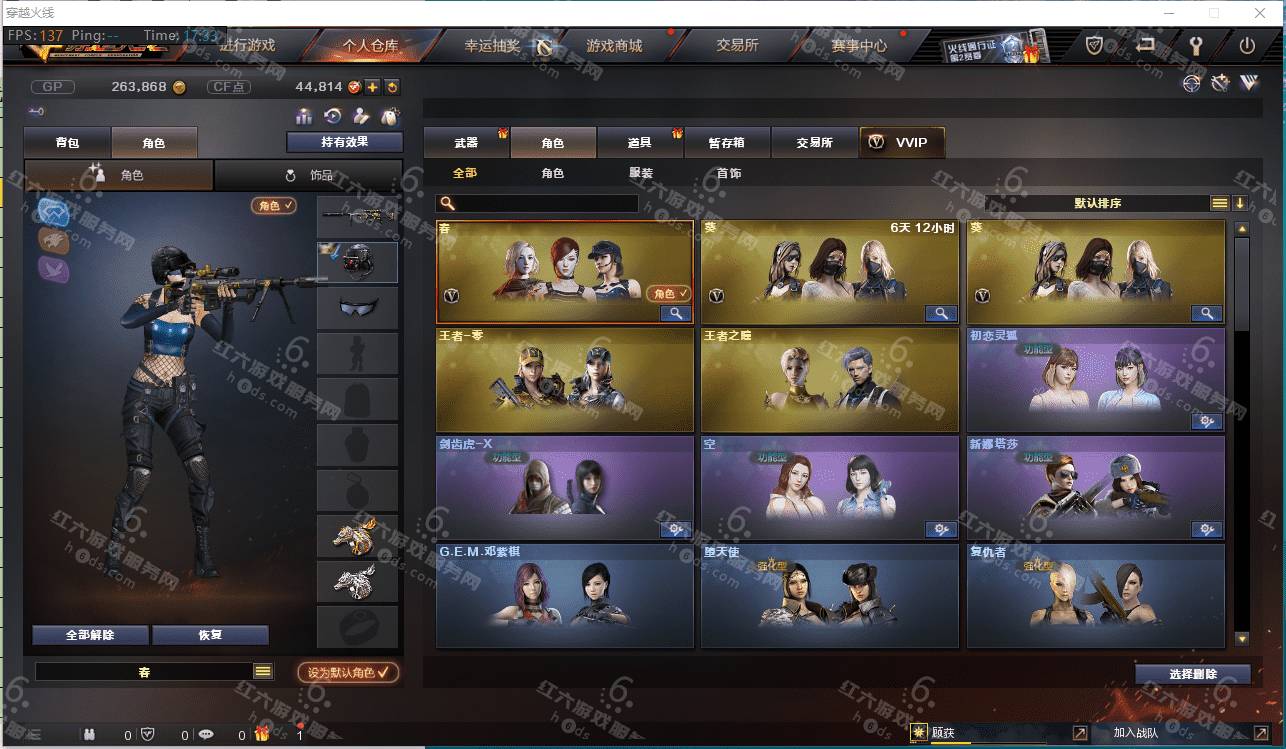Select the VVIP tab
The image size is (1286, 749).
coord(901,143)
